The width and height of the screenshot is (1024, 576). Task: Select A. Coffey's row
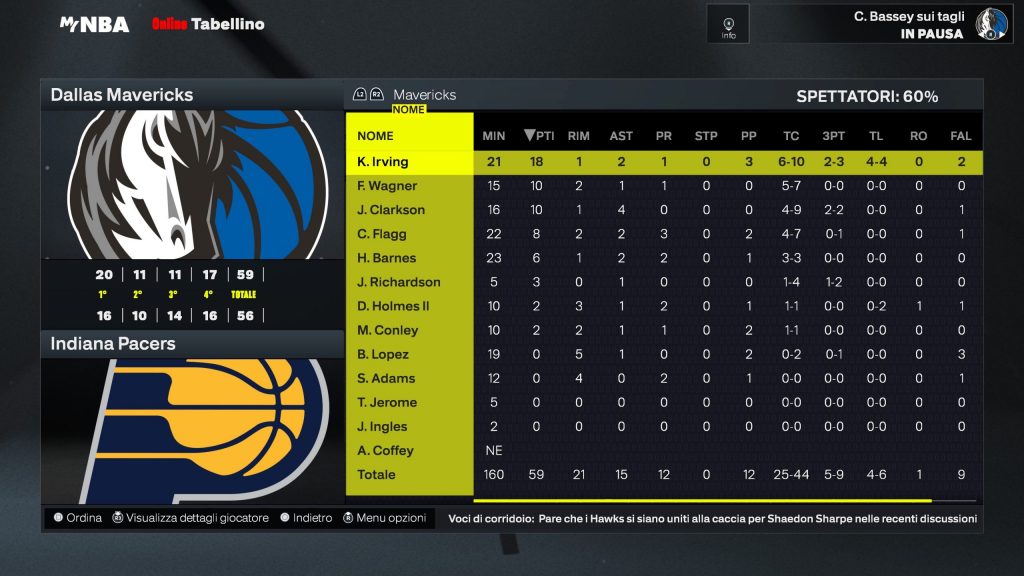[385, 450]
